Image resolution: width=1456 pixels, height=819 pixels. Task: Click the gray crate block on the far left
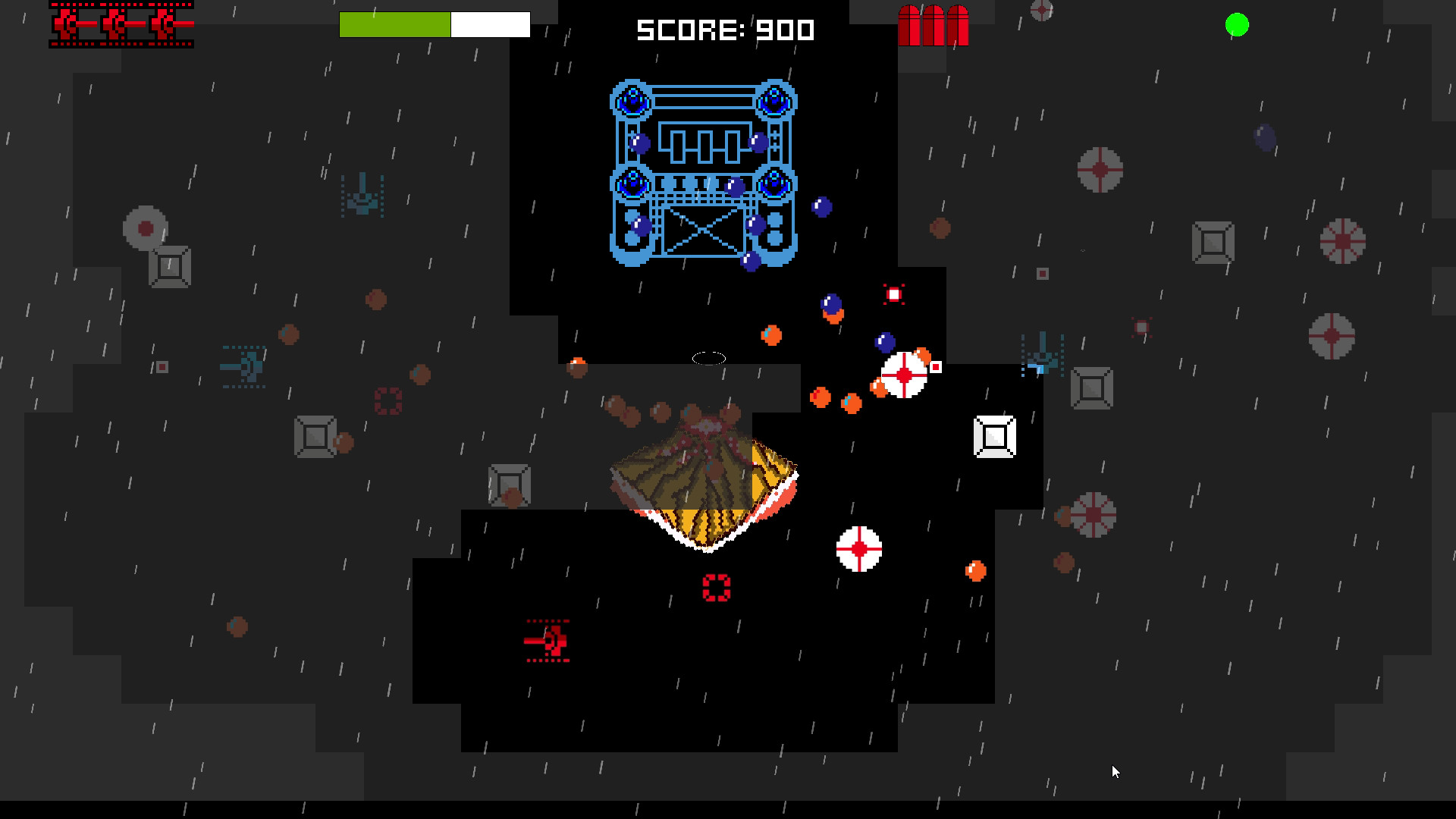point(168,265)
